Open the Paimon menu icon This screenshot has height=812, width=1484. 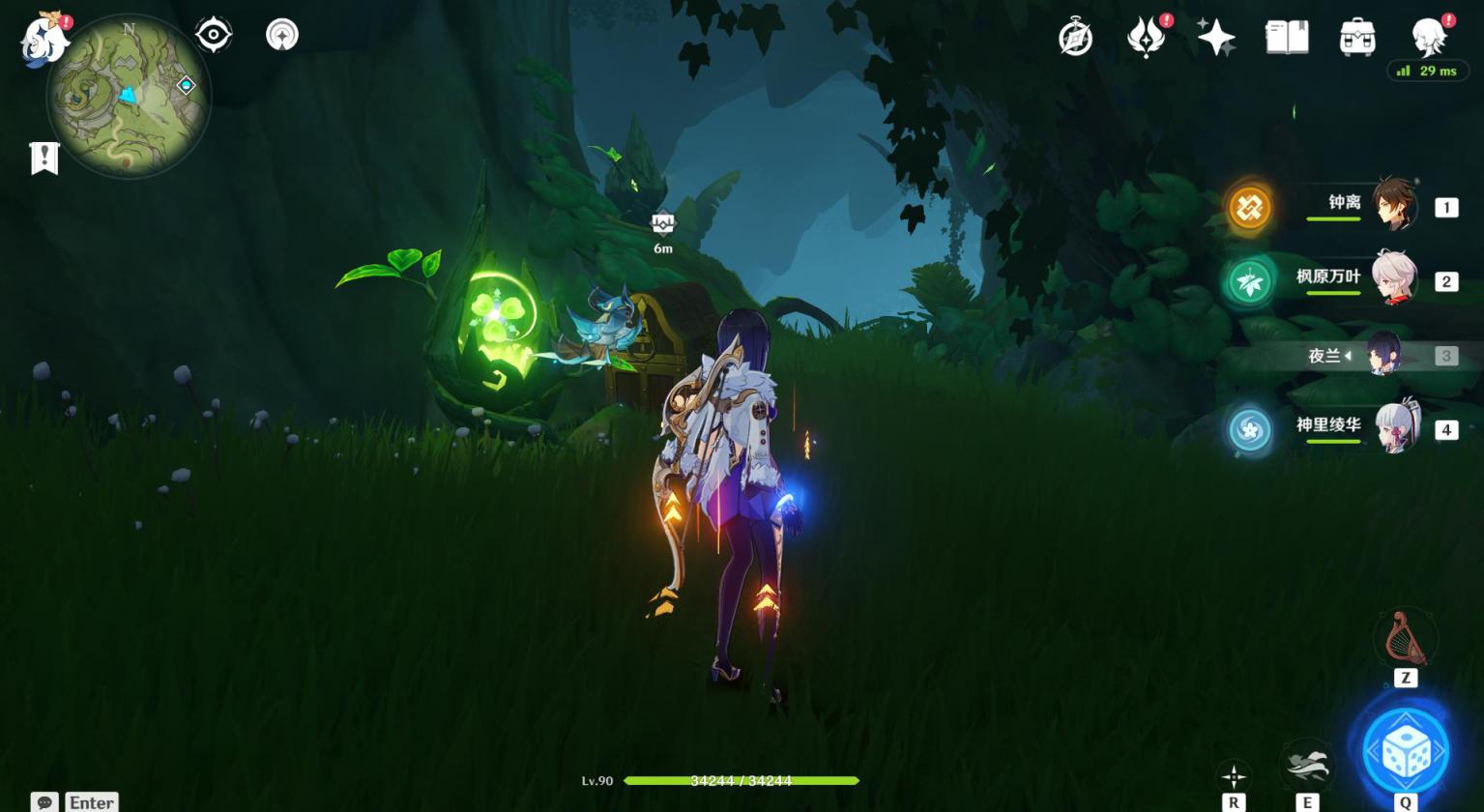44,41
